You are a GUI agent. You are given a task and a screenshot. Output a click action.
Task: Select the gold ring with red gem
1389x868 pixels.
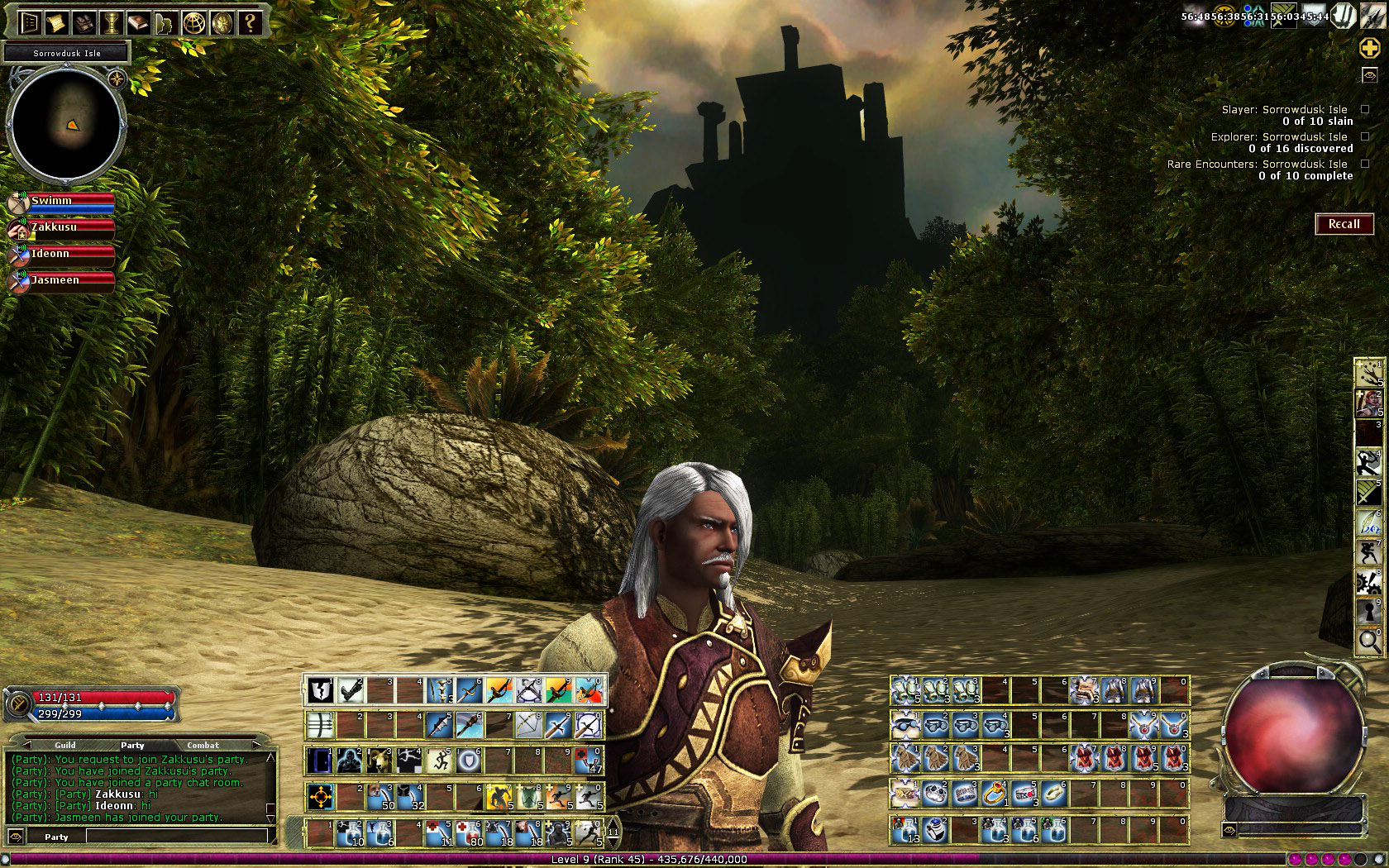coord(994,794)
